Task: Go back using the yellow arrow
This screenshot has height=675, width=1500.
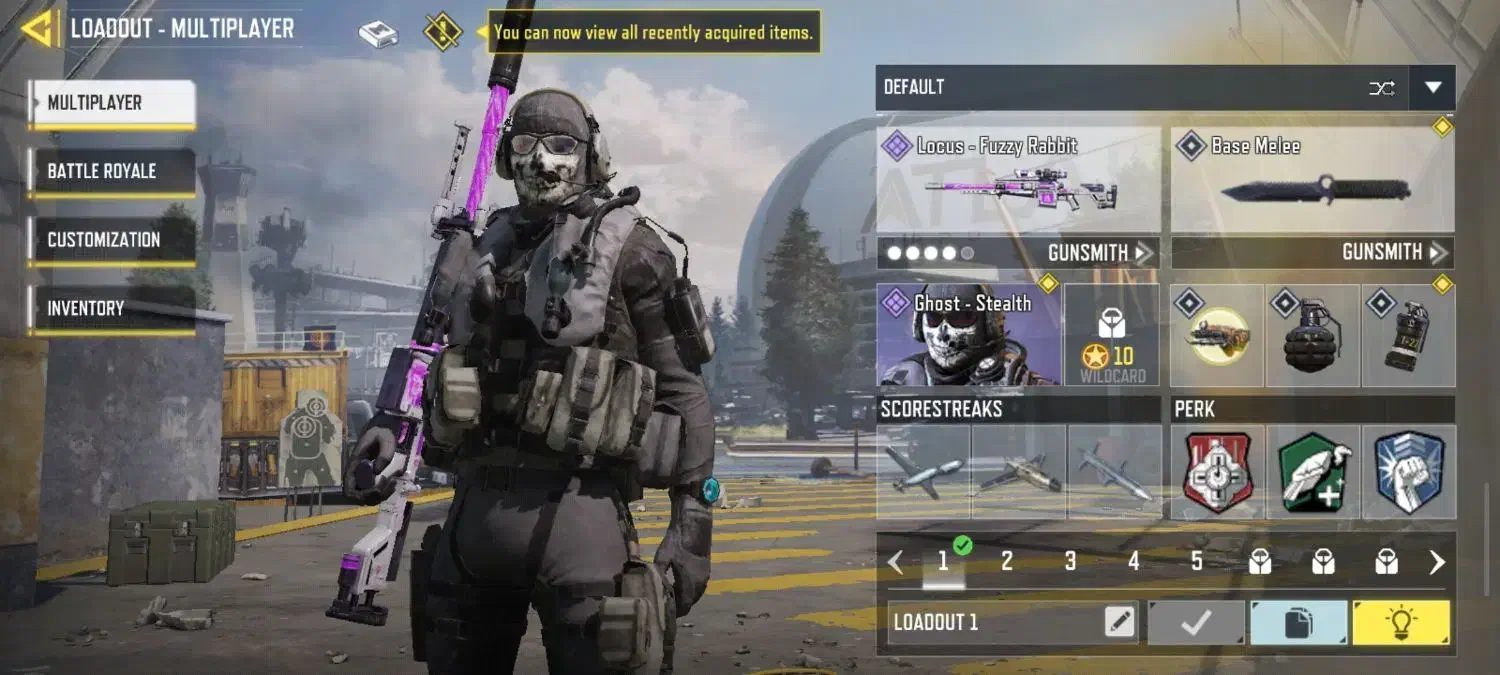Action: [38, 29]
